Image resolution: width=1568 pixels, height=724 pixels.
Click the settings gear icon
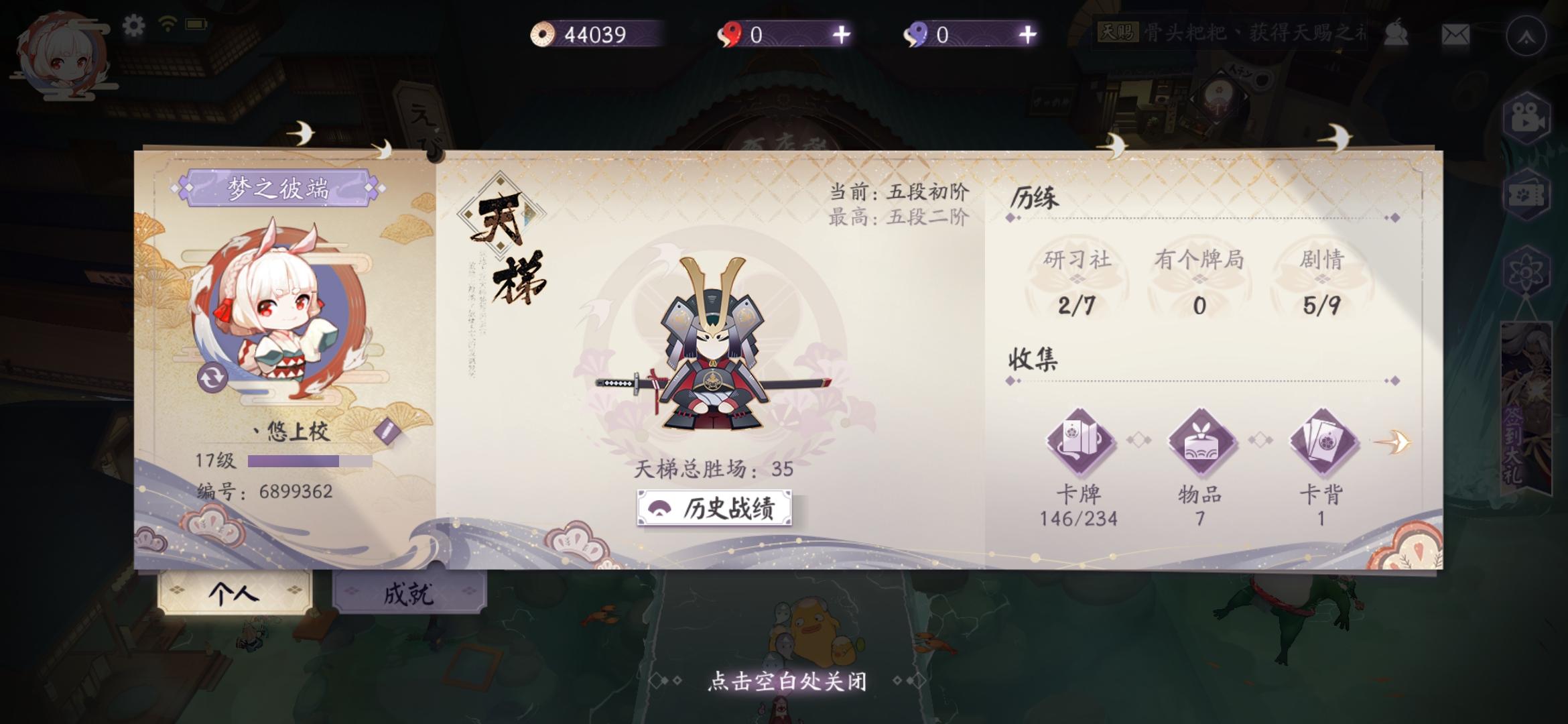tap(133, 24)
